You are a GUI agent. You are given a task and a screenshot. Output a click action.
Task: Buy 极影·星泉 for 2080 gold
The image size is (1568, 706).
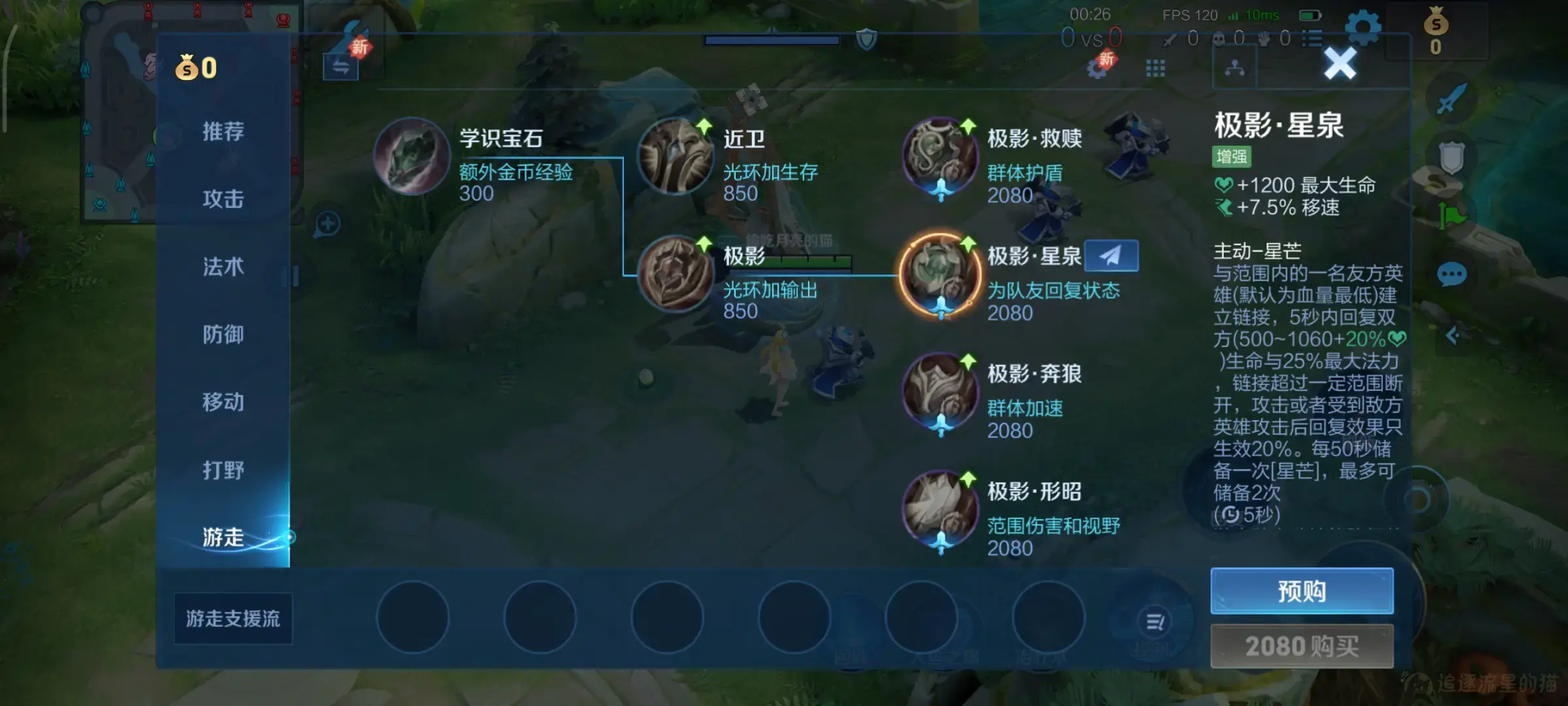point(1301,646)
